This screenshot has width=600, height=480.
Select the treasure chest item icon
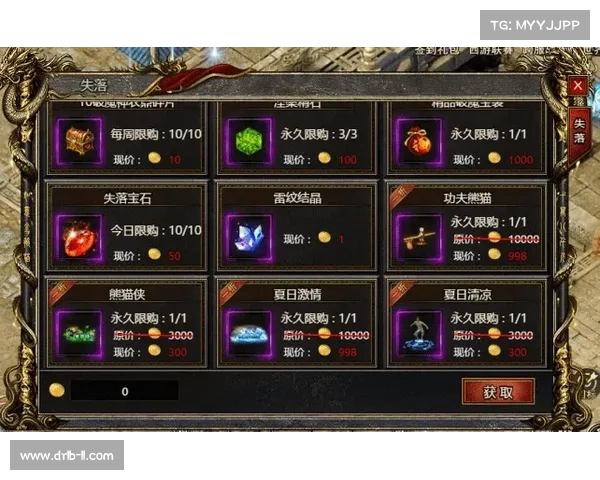pos(76,138)
